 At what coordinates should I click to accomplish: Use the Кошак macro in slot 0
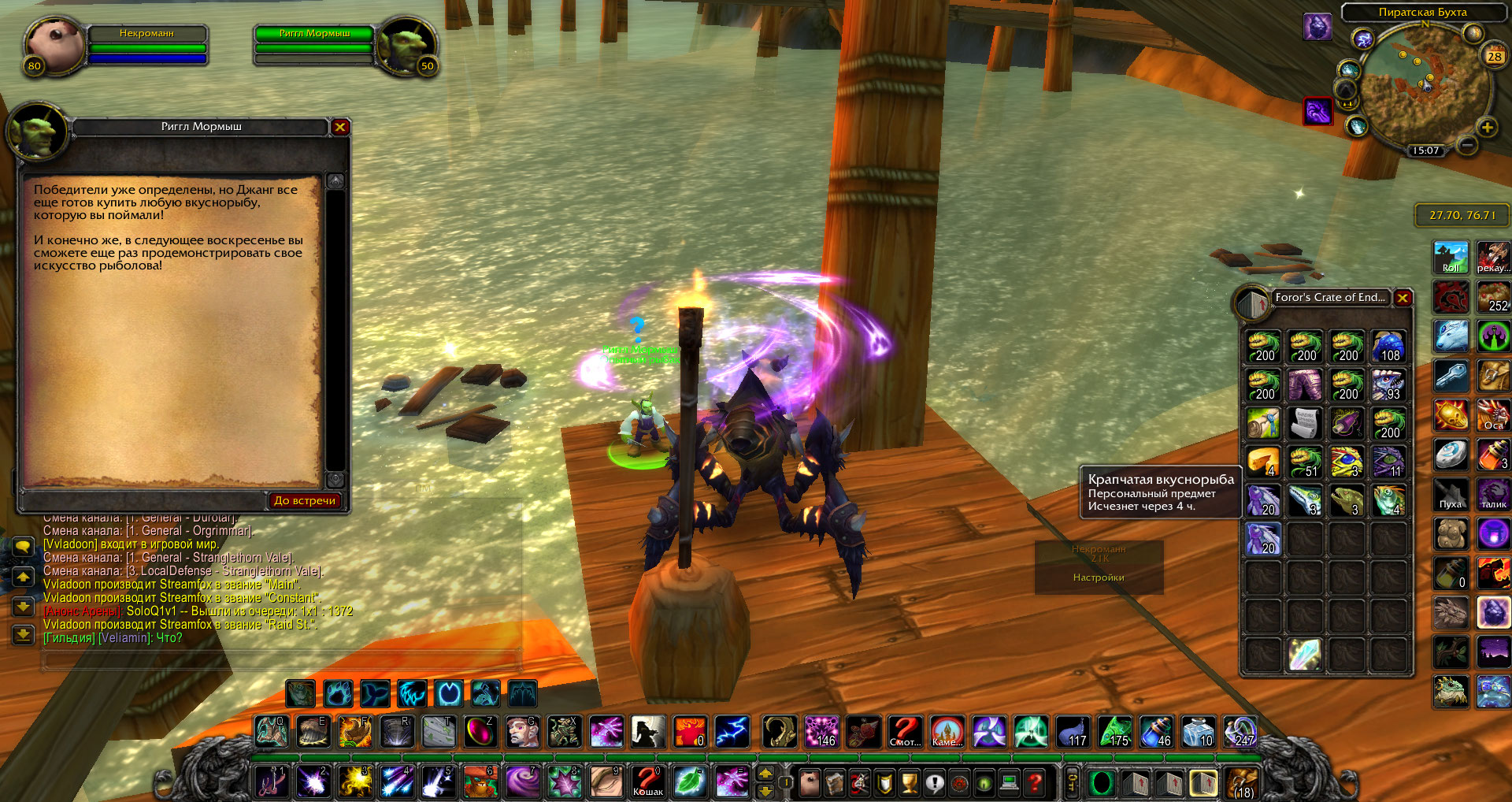648,782
